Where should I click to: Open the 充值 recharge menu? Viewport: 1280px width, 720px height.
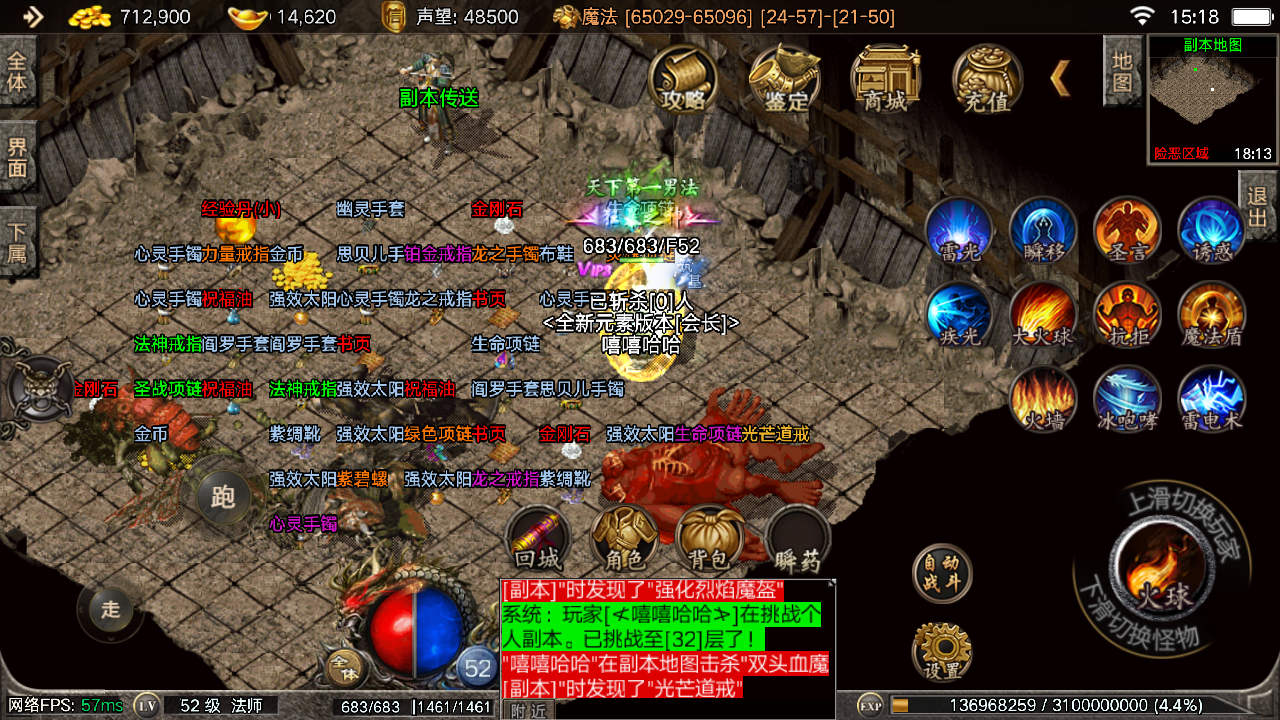pos(987,78)
